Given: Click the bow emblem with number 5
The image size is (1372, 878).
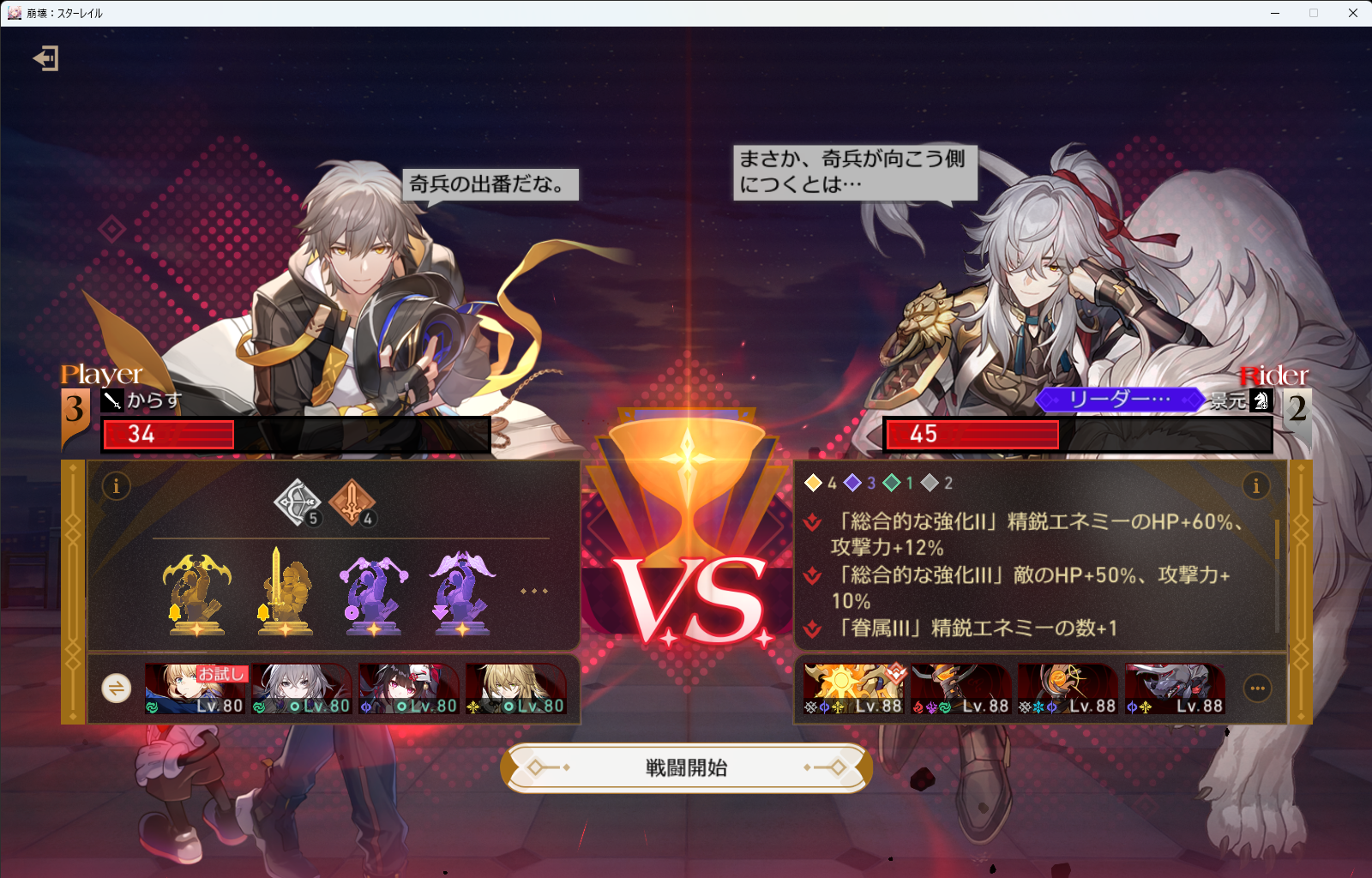Looking at the screenshot, I should tap(297, 502).
